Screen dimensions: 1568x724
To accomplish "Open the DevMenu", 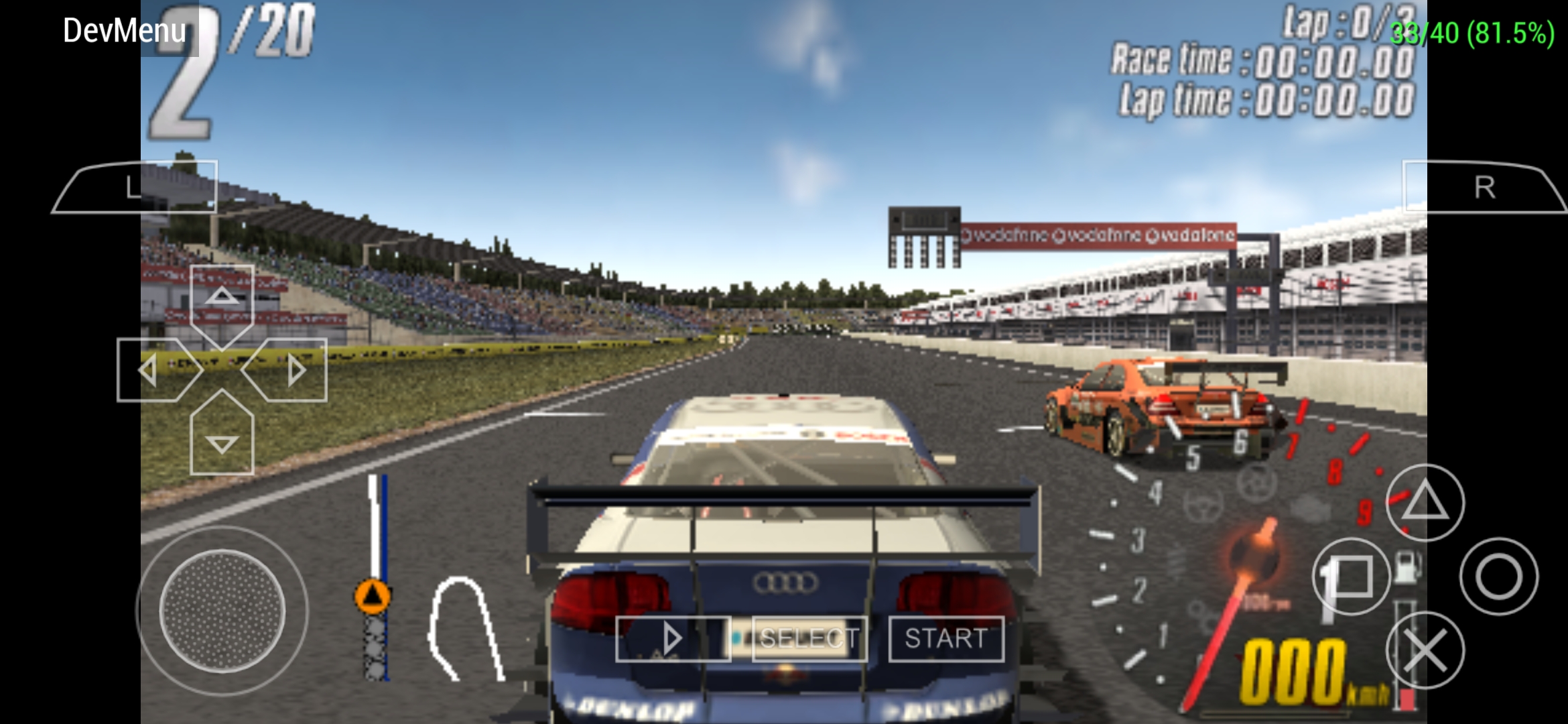I will [124, 30].
